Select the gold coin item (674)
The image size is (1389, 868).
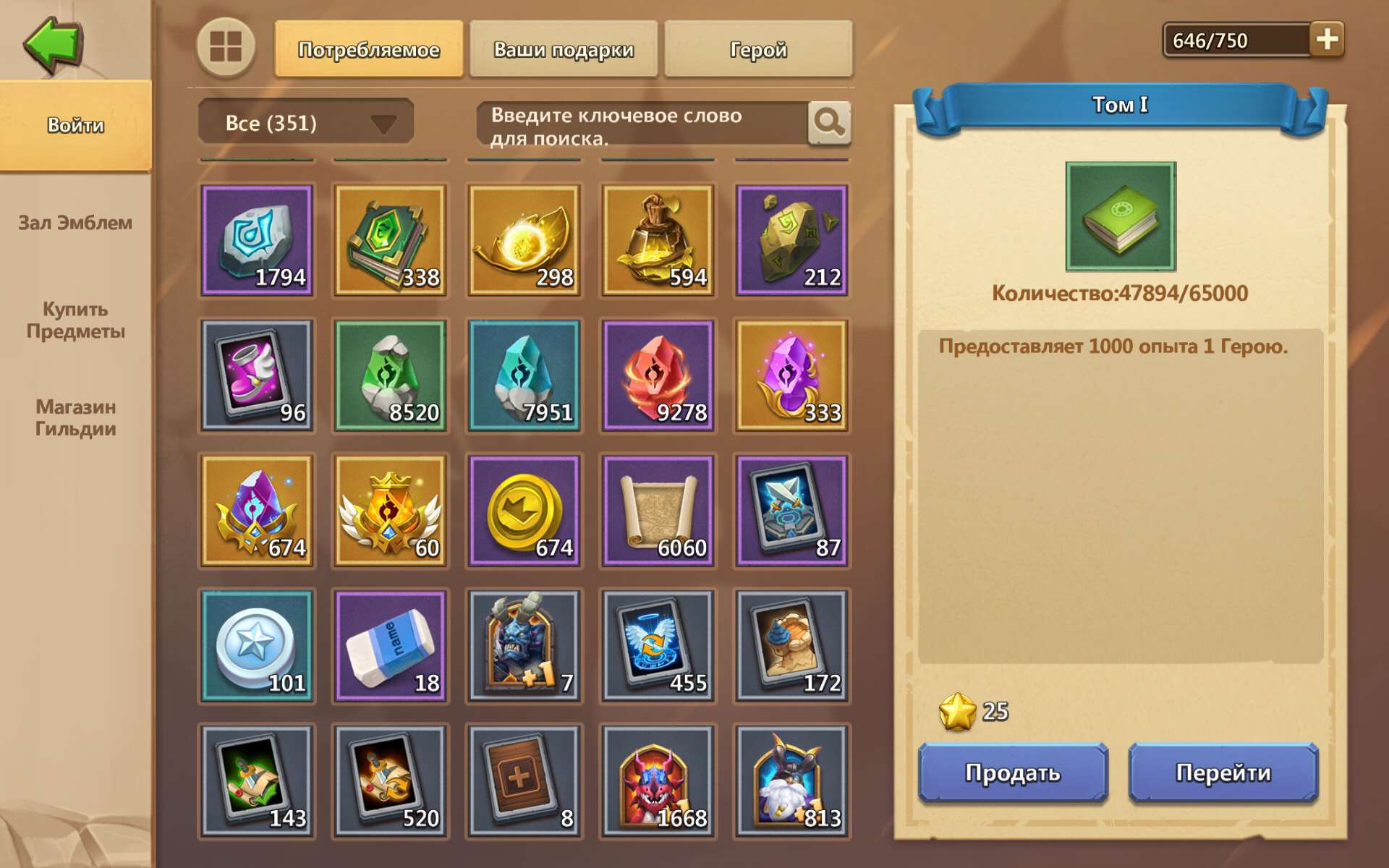tap(524, 510)
